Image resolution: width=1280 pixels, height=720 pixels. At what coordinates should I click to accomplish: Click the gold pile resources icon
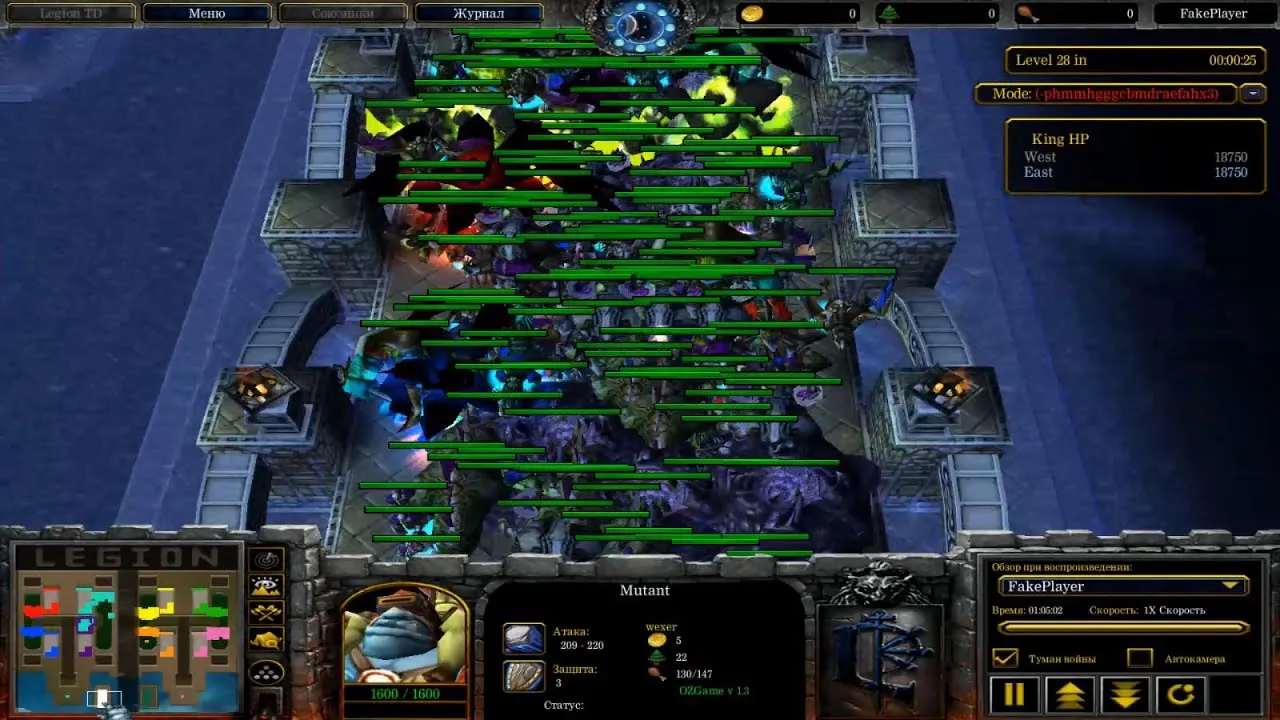click(264, 639)
